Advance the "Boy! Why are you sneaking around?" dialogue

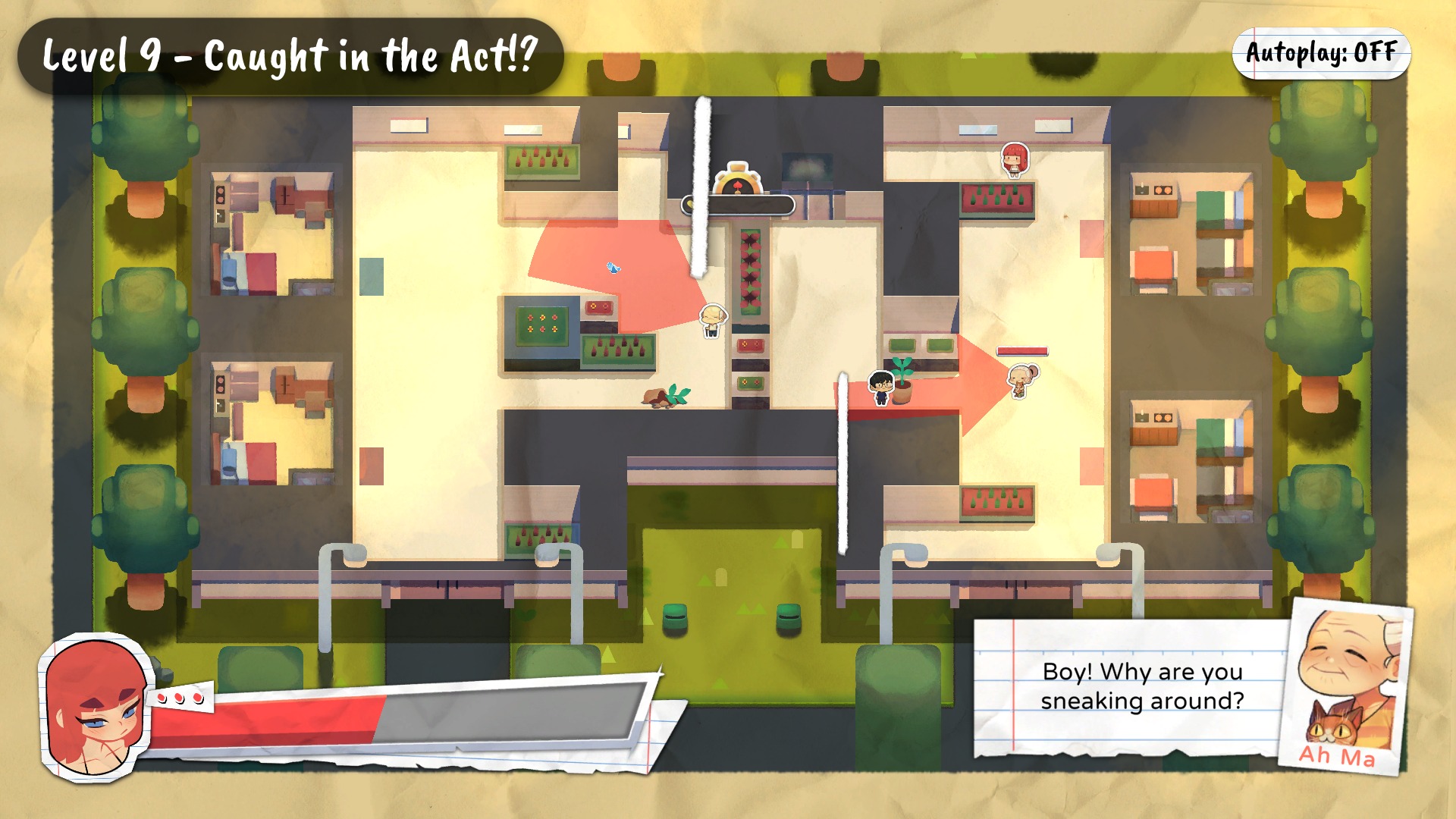point(1141,686)
